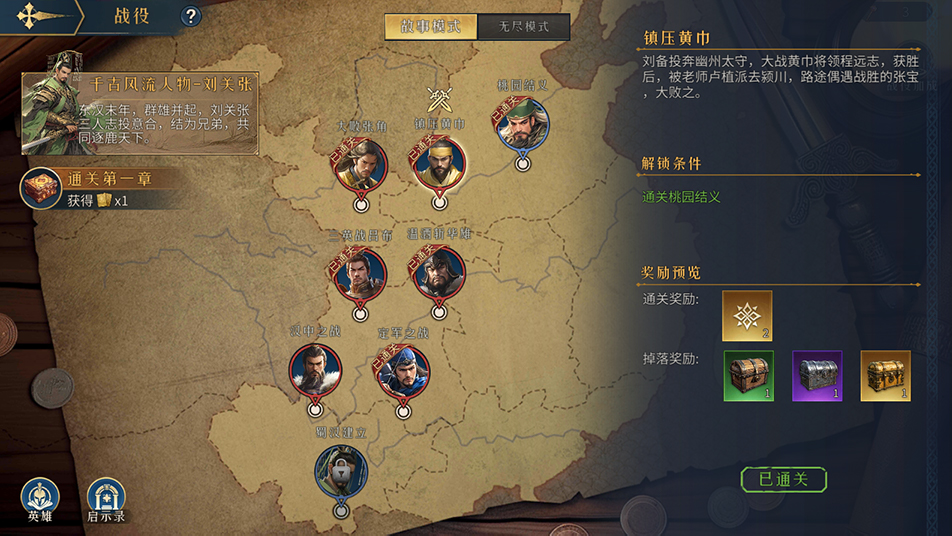The height and width of the screenshot is (536, 952).
Task: Inspect the purple treasure chest drop reward
Action: coord(817,375)
